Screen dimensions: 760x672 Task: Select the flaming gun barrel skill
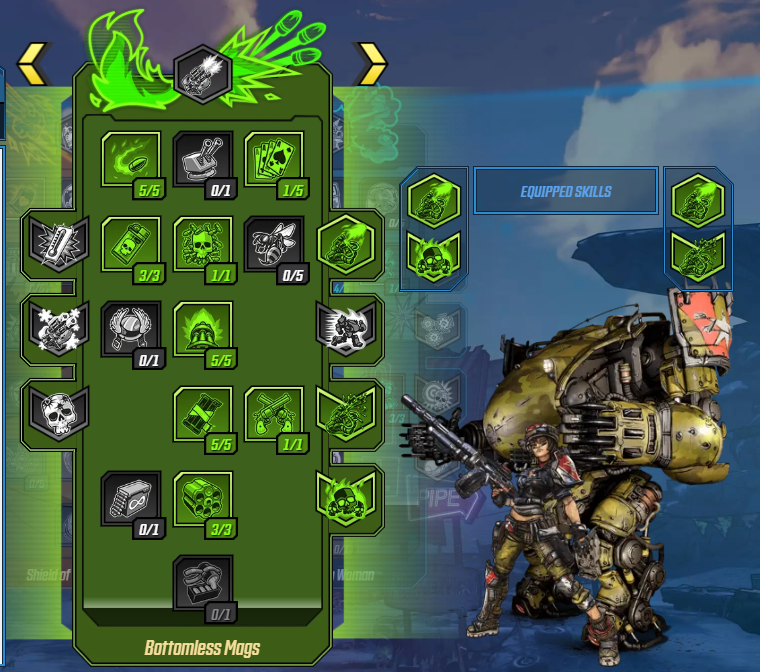pyautogui.click(x=203, y=330)
